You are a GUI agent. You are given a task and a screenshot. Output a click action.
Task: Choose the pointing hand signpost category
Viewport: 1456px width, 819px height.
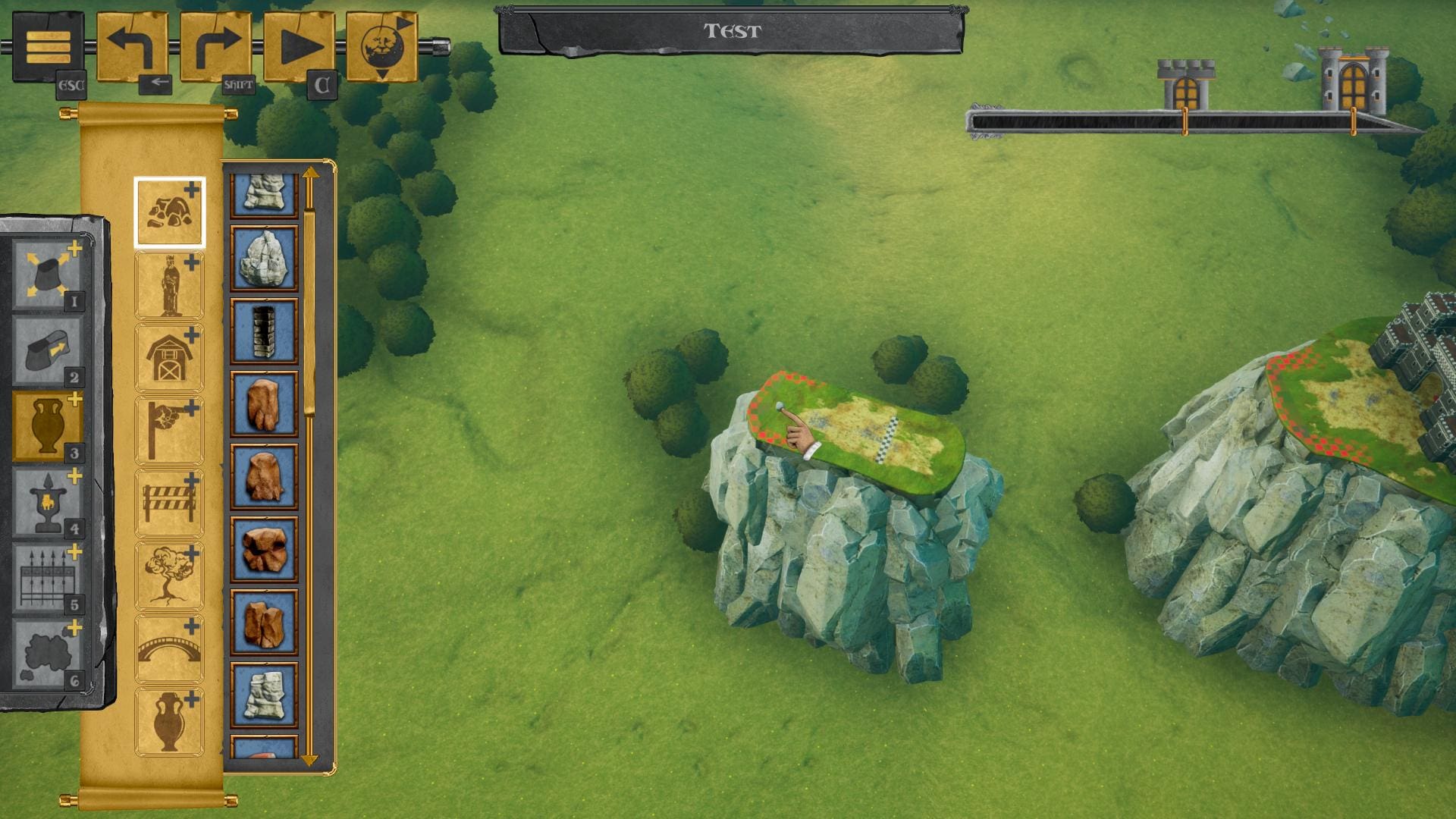click(169, 431)
